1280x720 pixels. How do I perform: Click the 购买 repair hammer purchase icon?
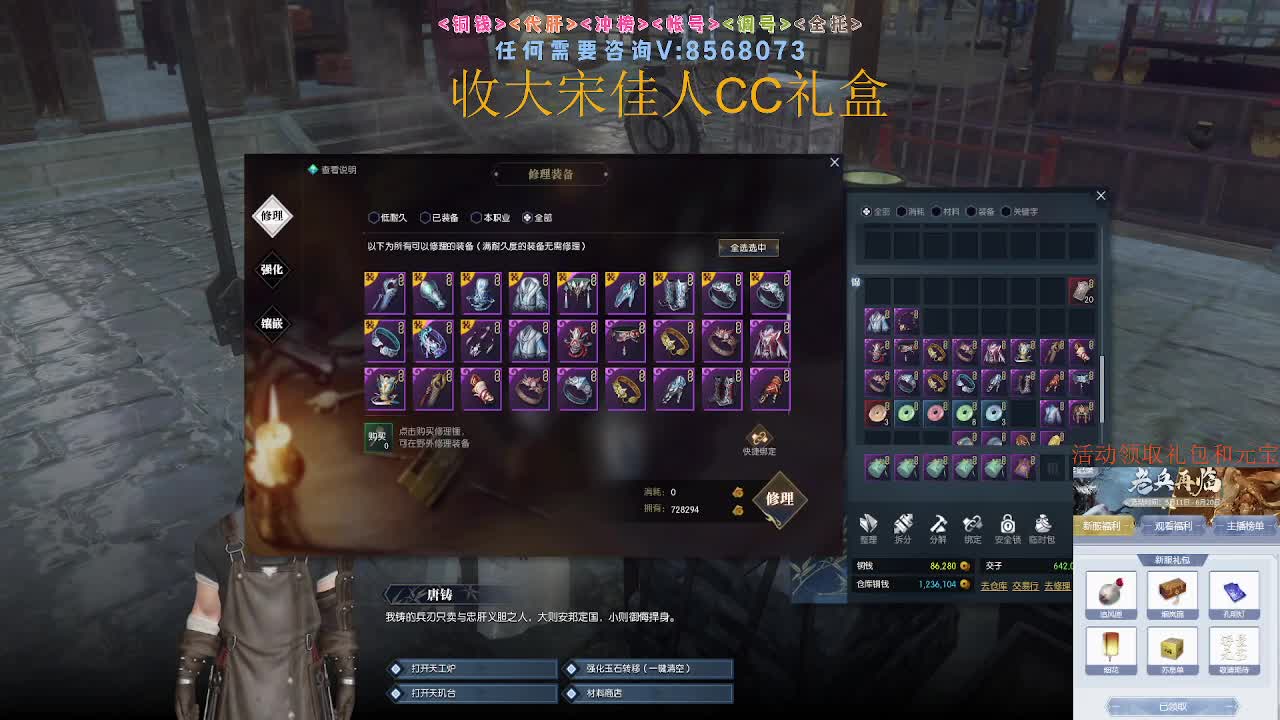(377, 436)
